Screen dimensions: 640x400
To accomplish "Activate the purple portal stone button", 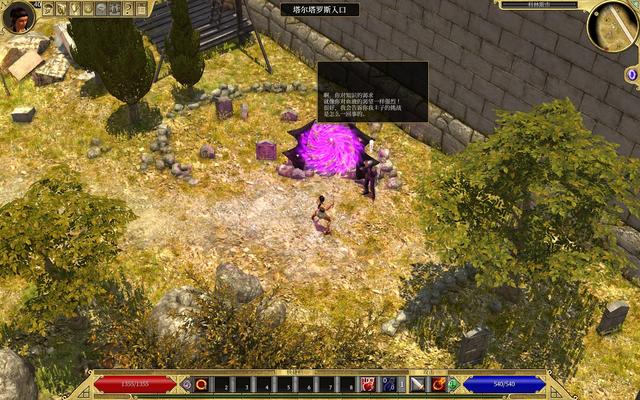I will (x=631, y=75).
